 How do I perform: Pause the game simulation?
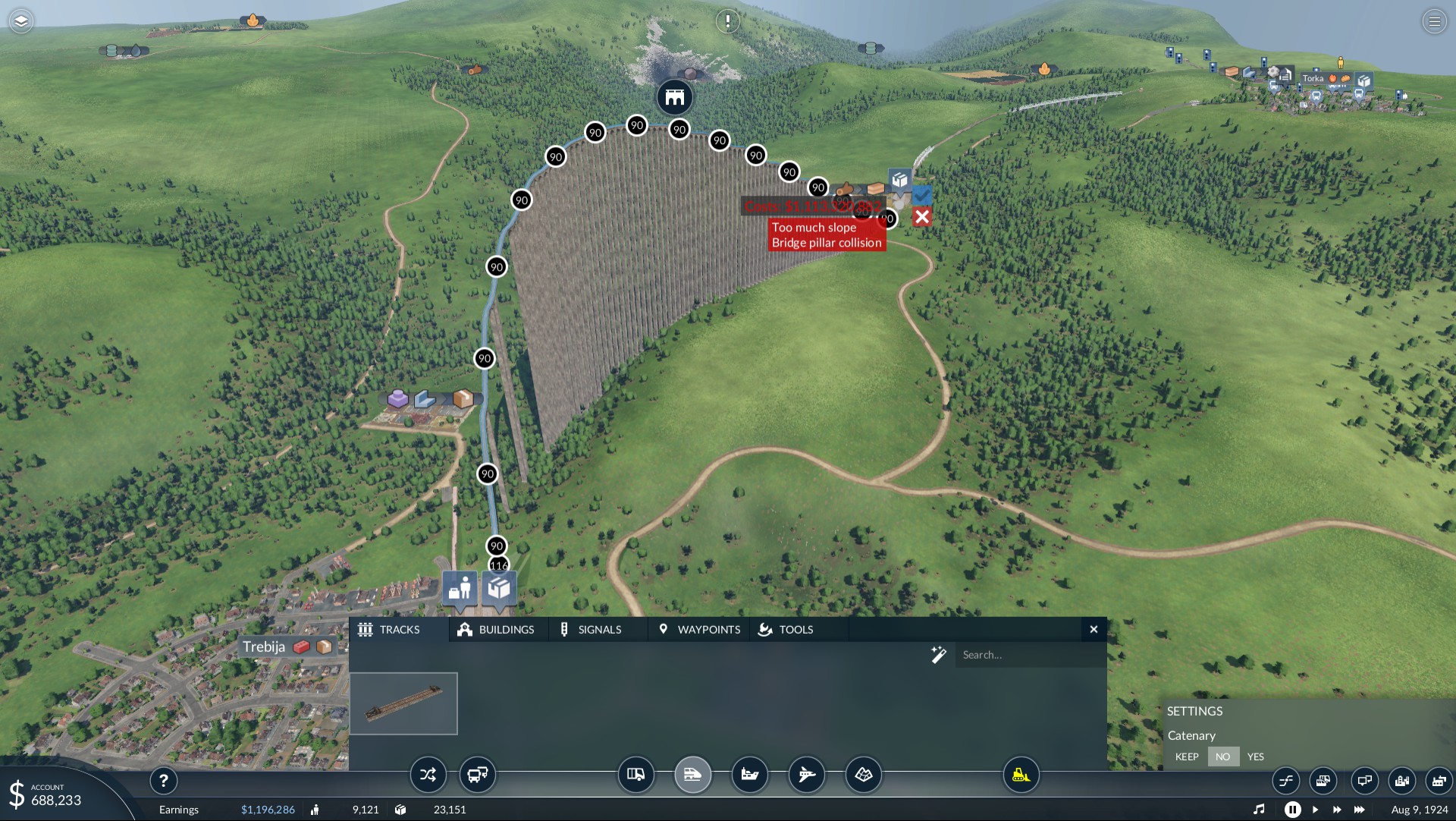(1293, 810)
